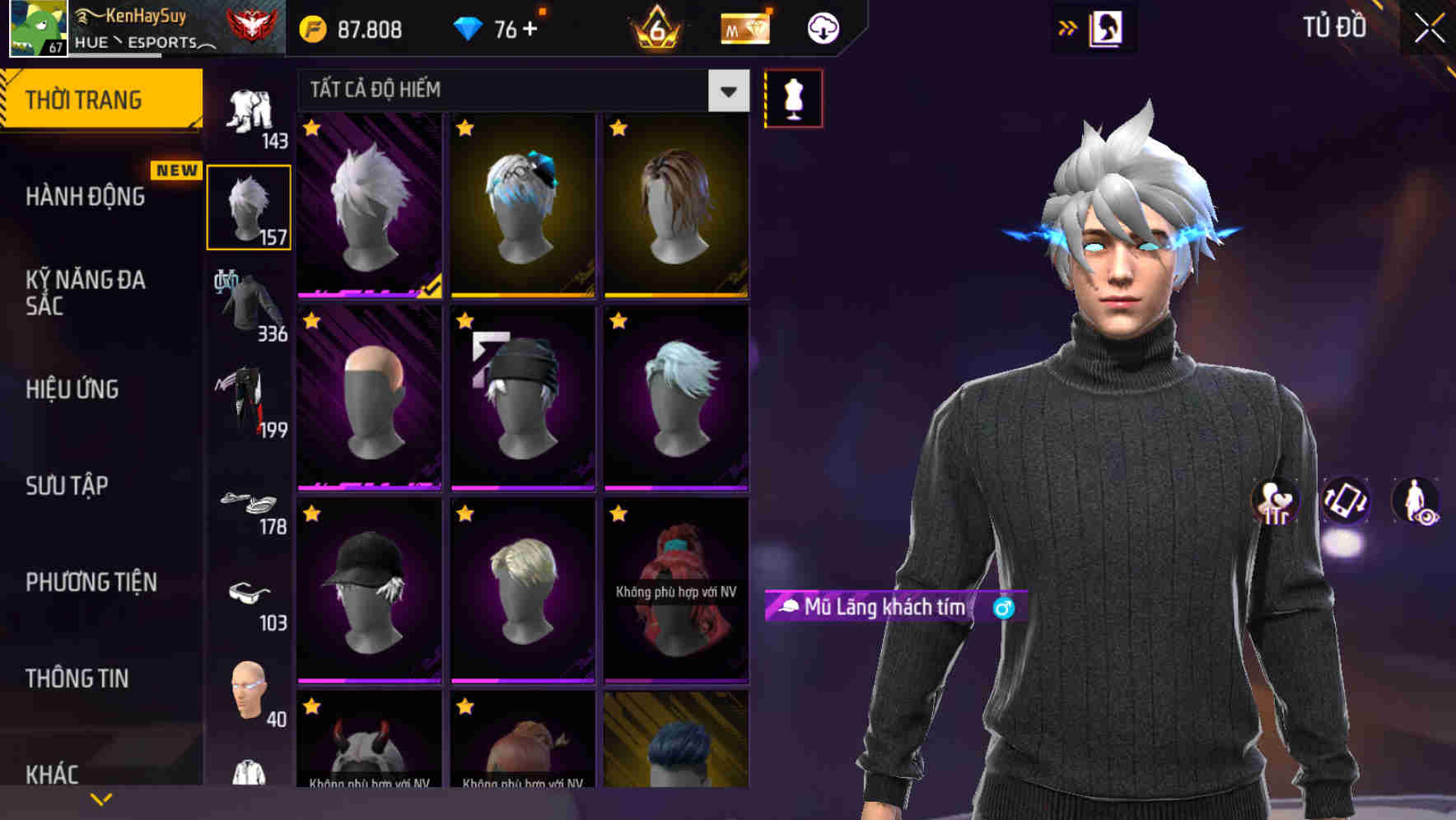Toggle the character full-body preview eye icon
1456x820 pixels.
point(1417,506)
